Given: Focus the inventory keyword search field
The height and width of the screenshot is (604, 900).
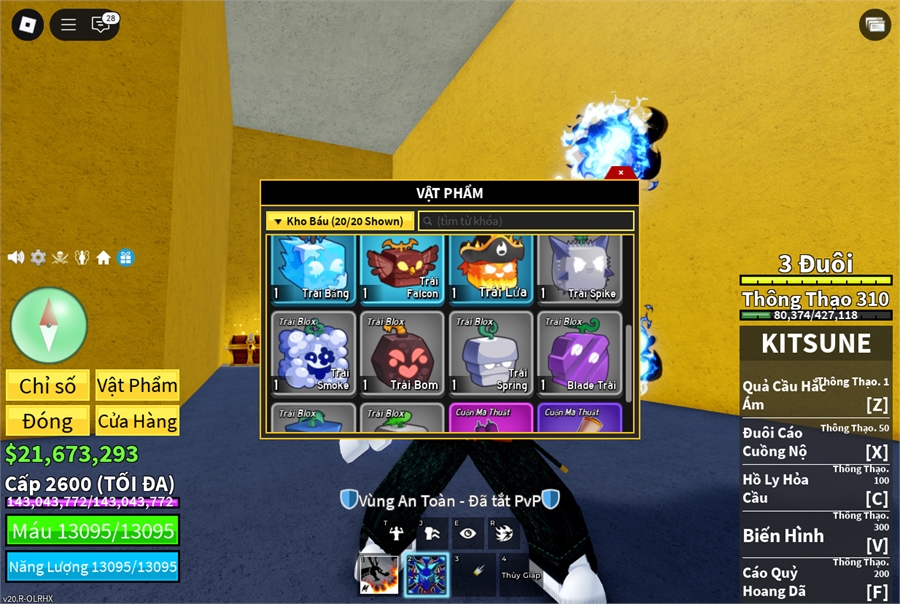Looking at the screenshot, I should [526, 221].
